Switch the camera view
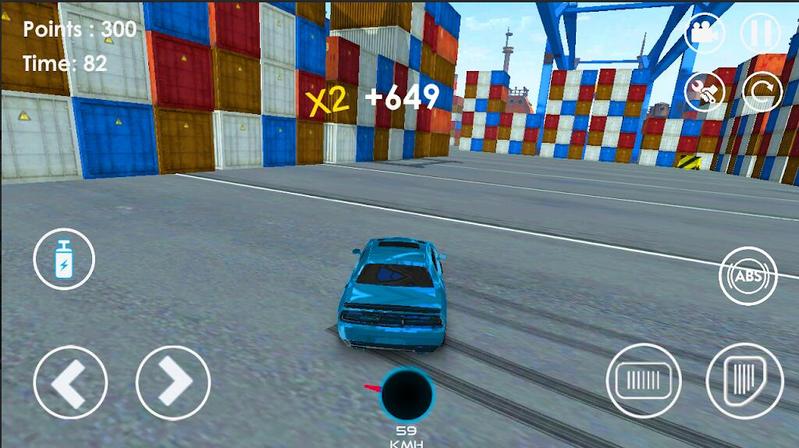Screen dimensions: 799x448 click(x=706, y=32)
